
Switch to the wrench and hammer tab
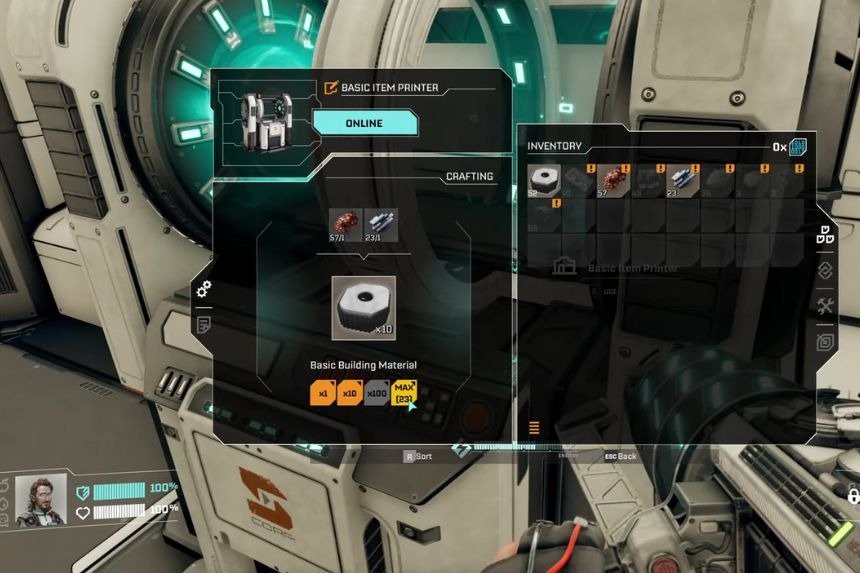point(826,306)
